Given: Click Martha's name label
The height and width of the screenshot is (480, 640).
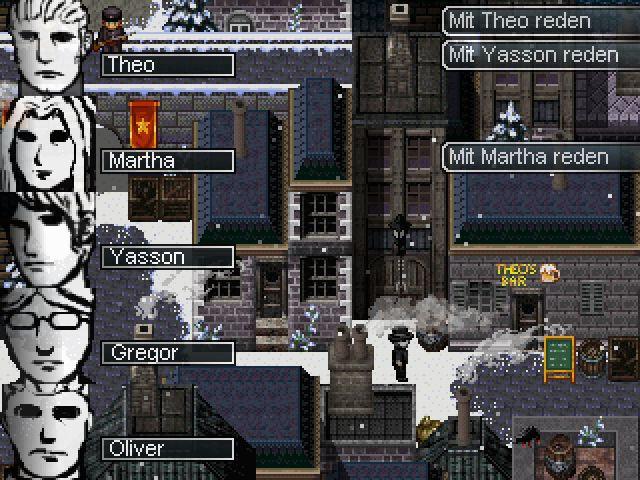Looking at the screenshot, I should click(167, 161).
